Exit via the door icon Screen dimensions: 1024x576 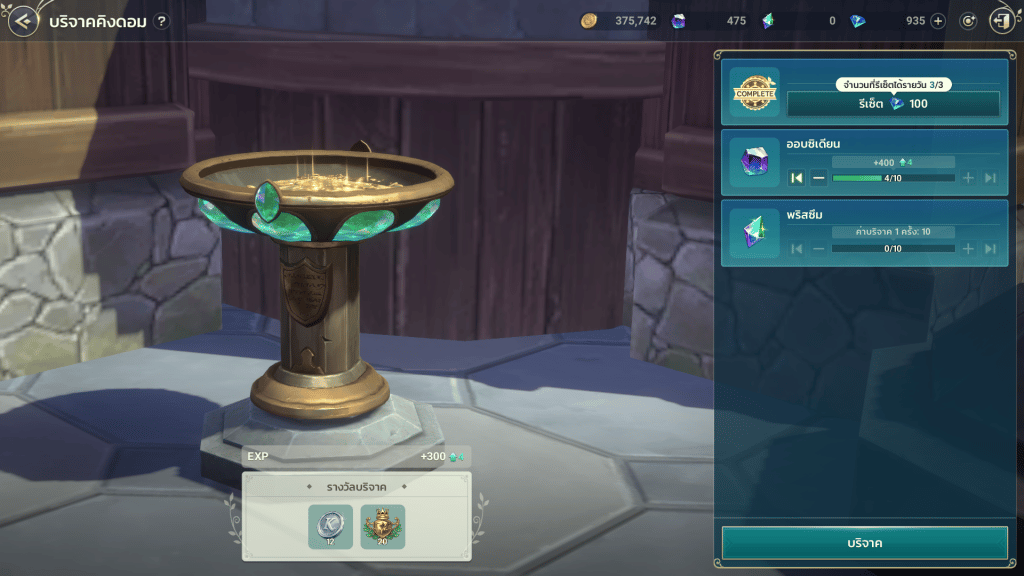pyautogui.click(x=1001, y=21)
